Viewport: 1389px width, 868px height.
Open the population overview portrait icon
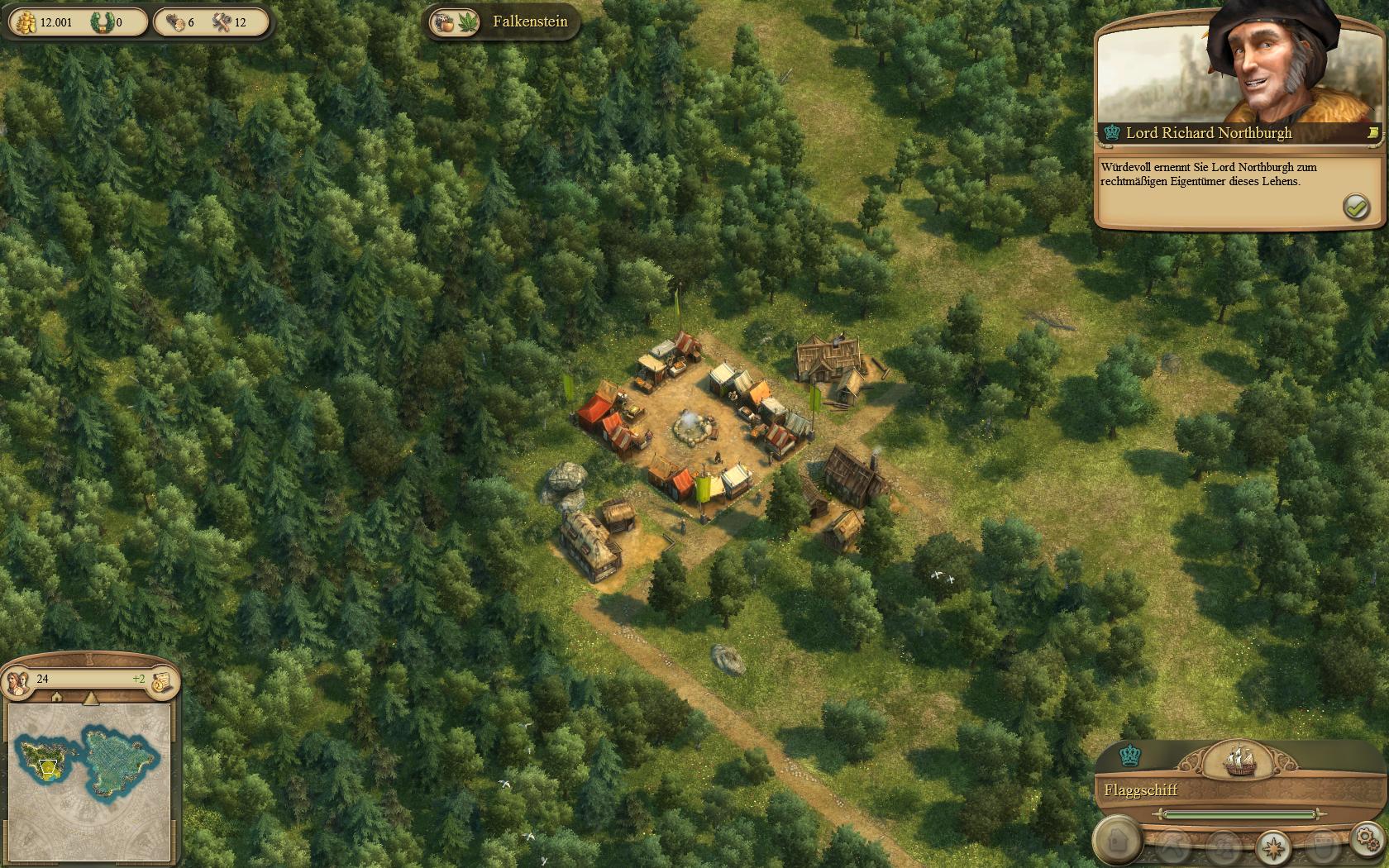[x=18, y=680]
